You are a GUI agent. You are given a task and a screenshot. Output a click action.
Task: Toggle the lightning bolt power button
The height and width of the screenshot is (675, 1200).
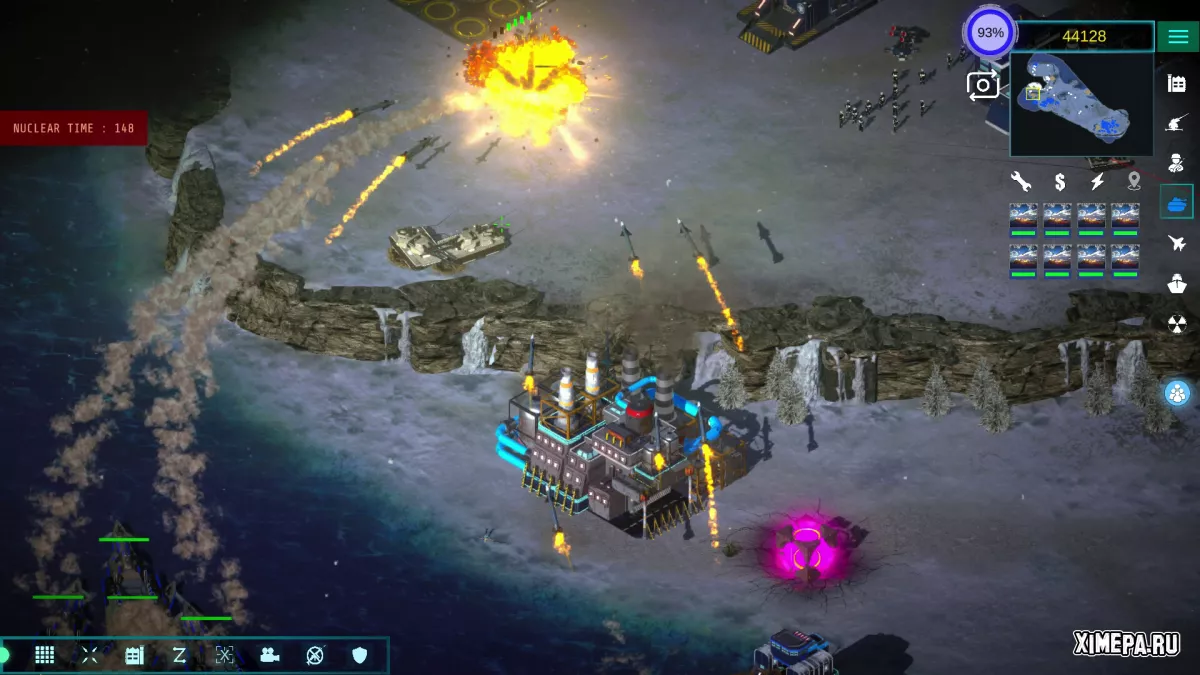[1097, 182]
